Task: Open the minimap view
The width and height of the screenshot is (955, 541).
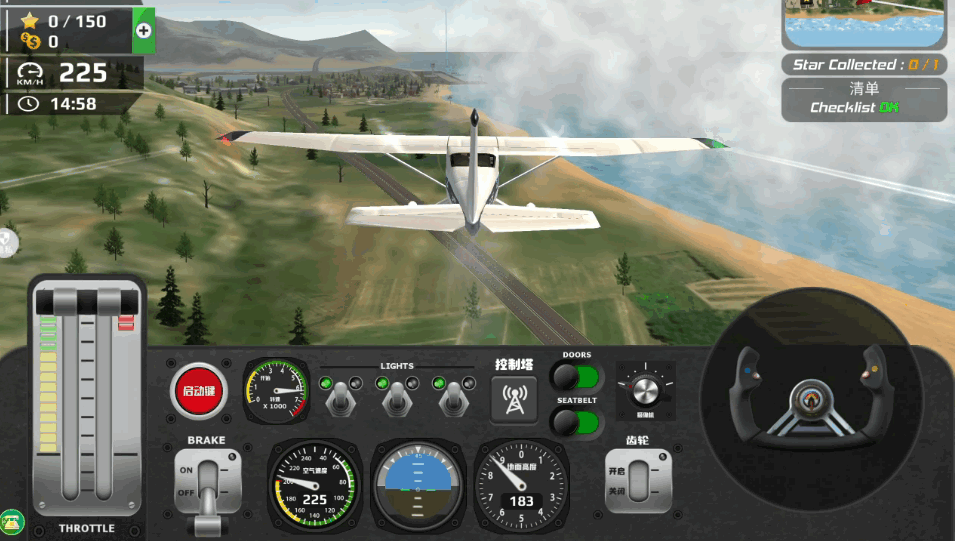Action: click(865, 24)
